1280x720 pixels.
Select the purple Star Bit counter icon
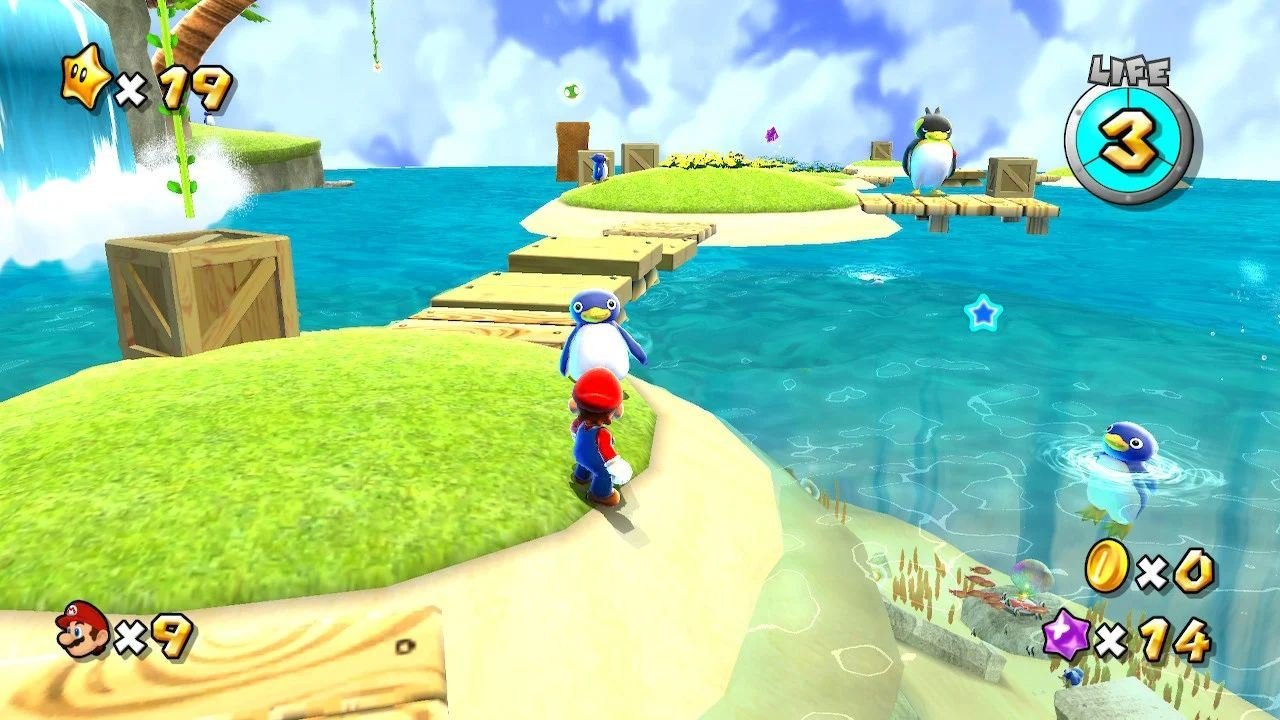(x=1066, y=634)
